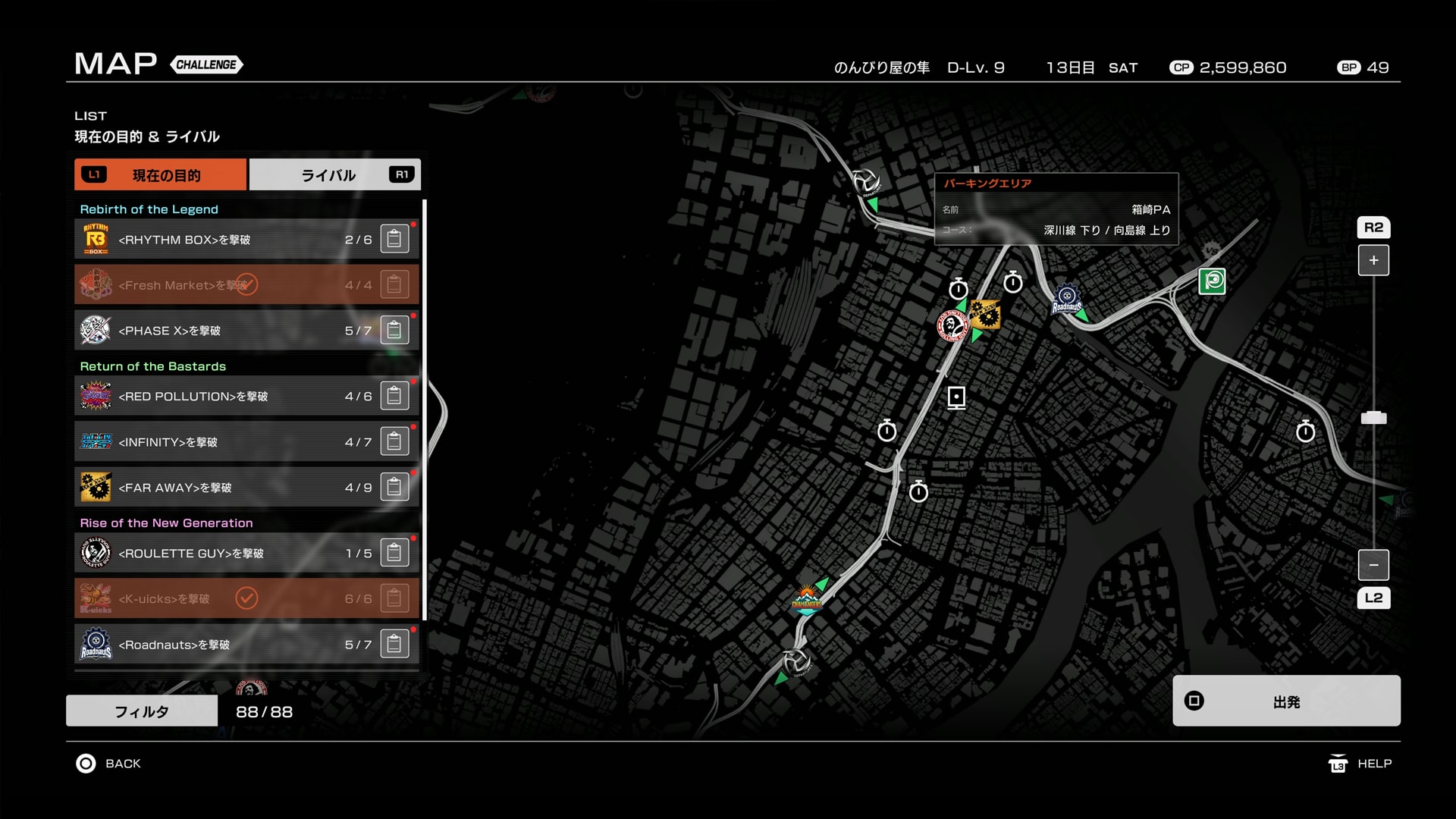Pick the INFINITY objective row
This screenshot has width=1456, height=819.
coord(227,442)
